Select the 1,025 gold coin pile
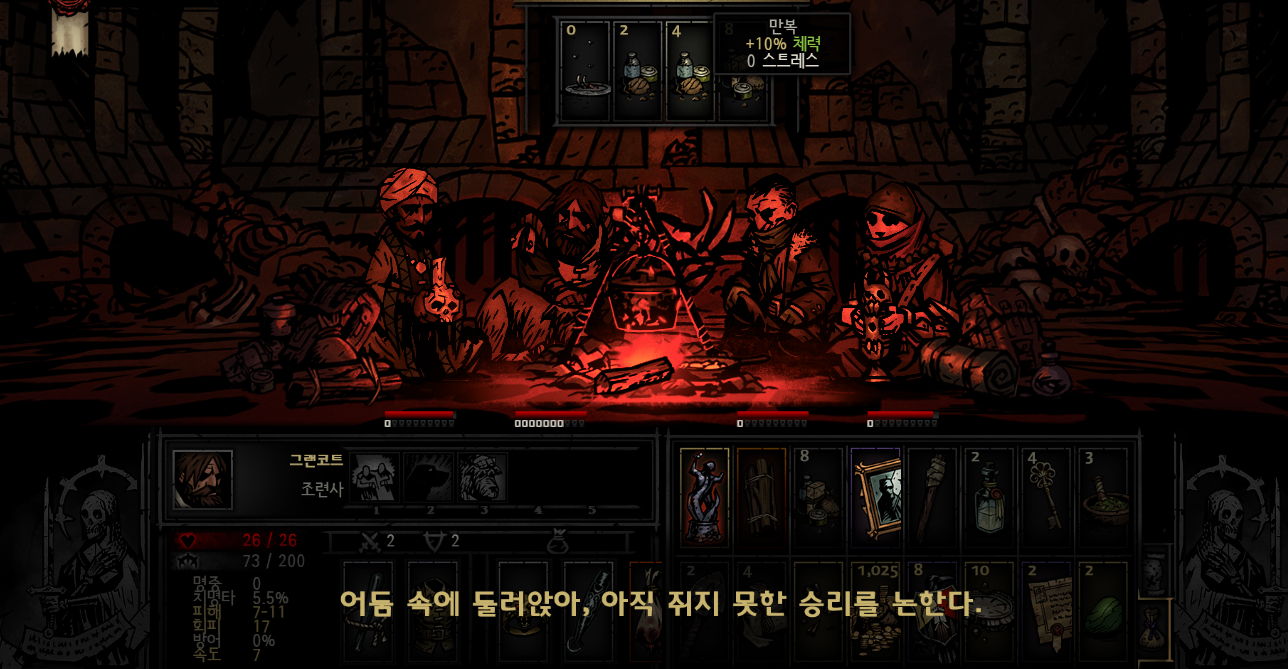The width and height of the screenshot is (1288, 669). tap(876, 610)
